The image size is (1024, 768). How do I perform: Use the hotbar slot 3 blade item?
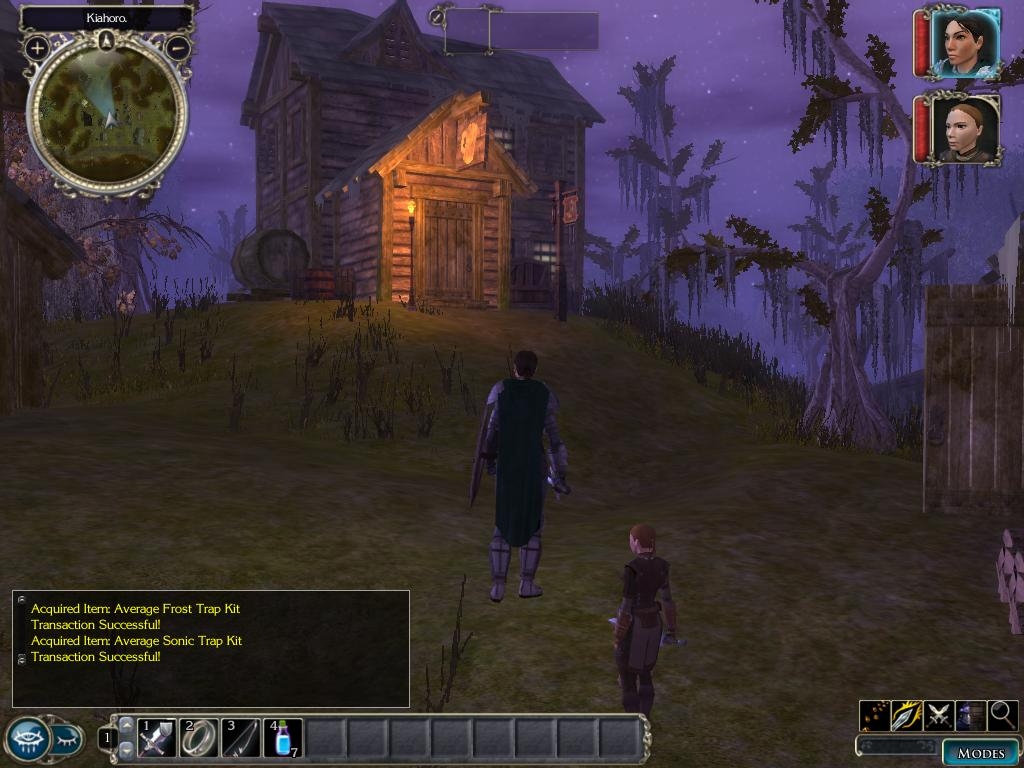pos(240,738)
